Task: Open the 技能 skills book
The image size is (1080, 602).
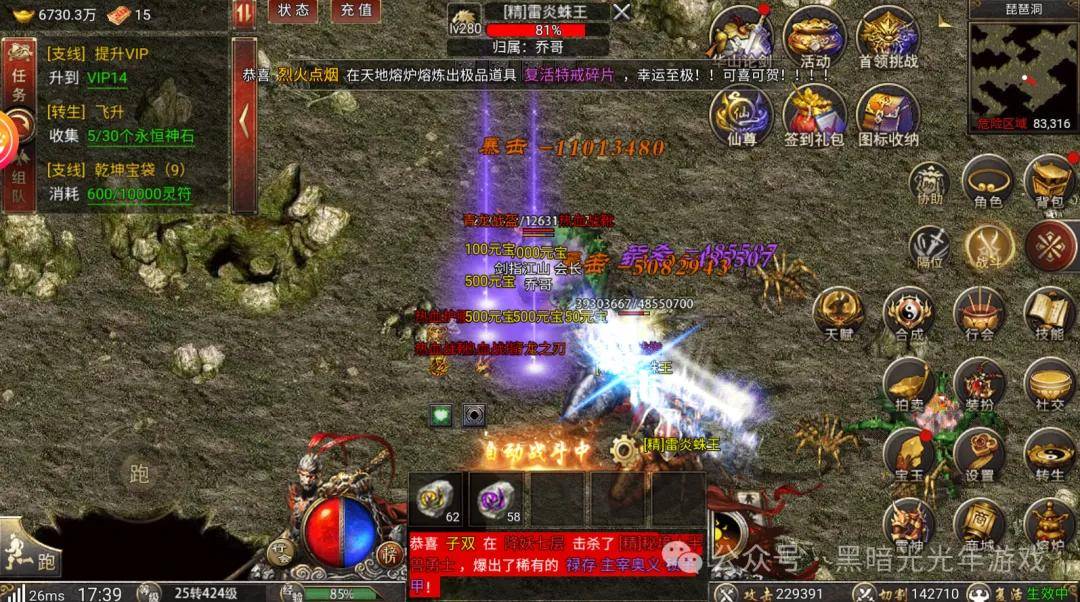Action: tap(1050, 314)
